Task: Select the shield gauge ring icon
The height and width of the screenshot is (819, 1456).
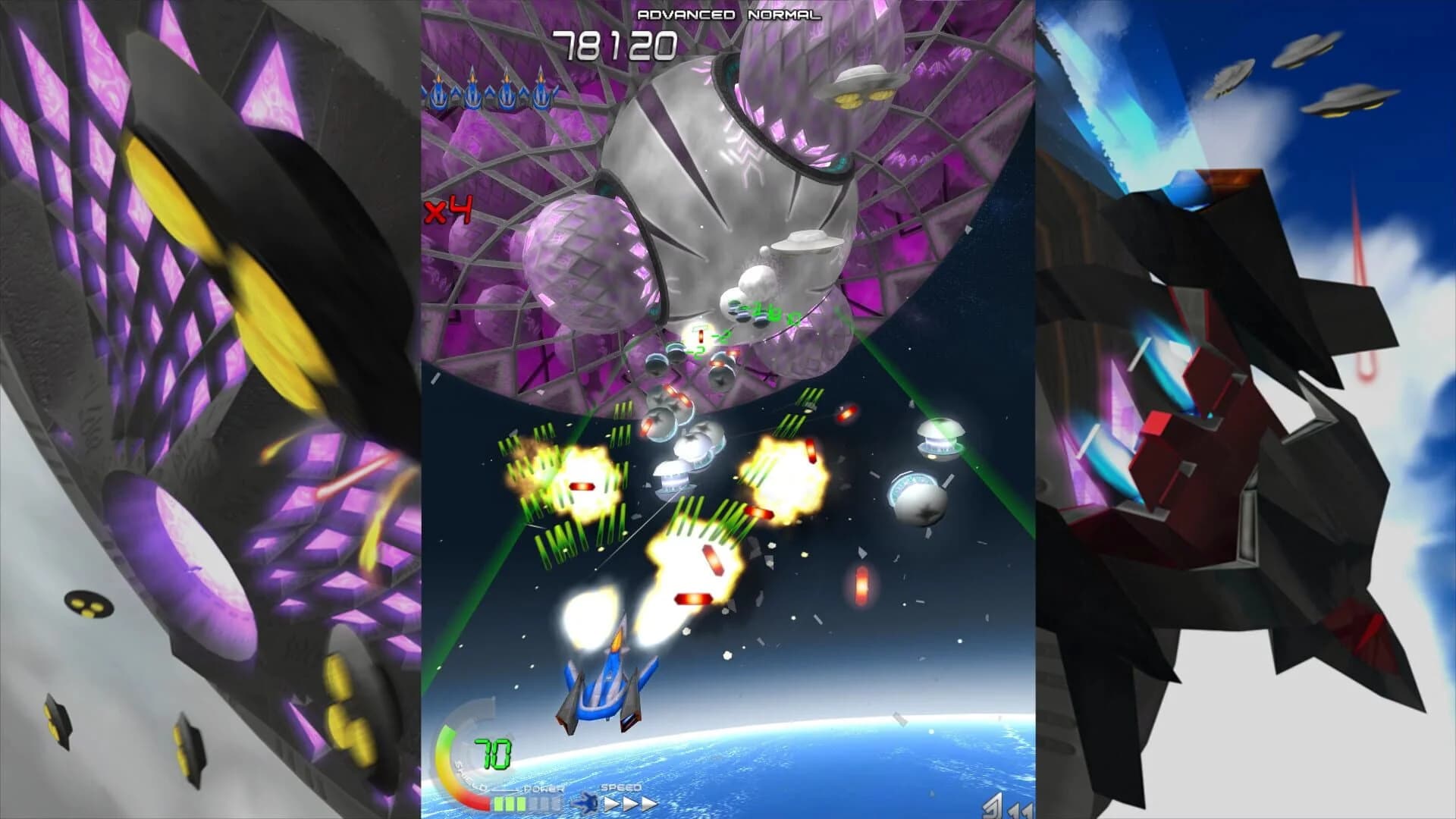Action: (463, 758)
